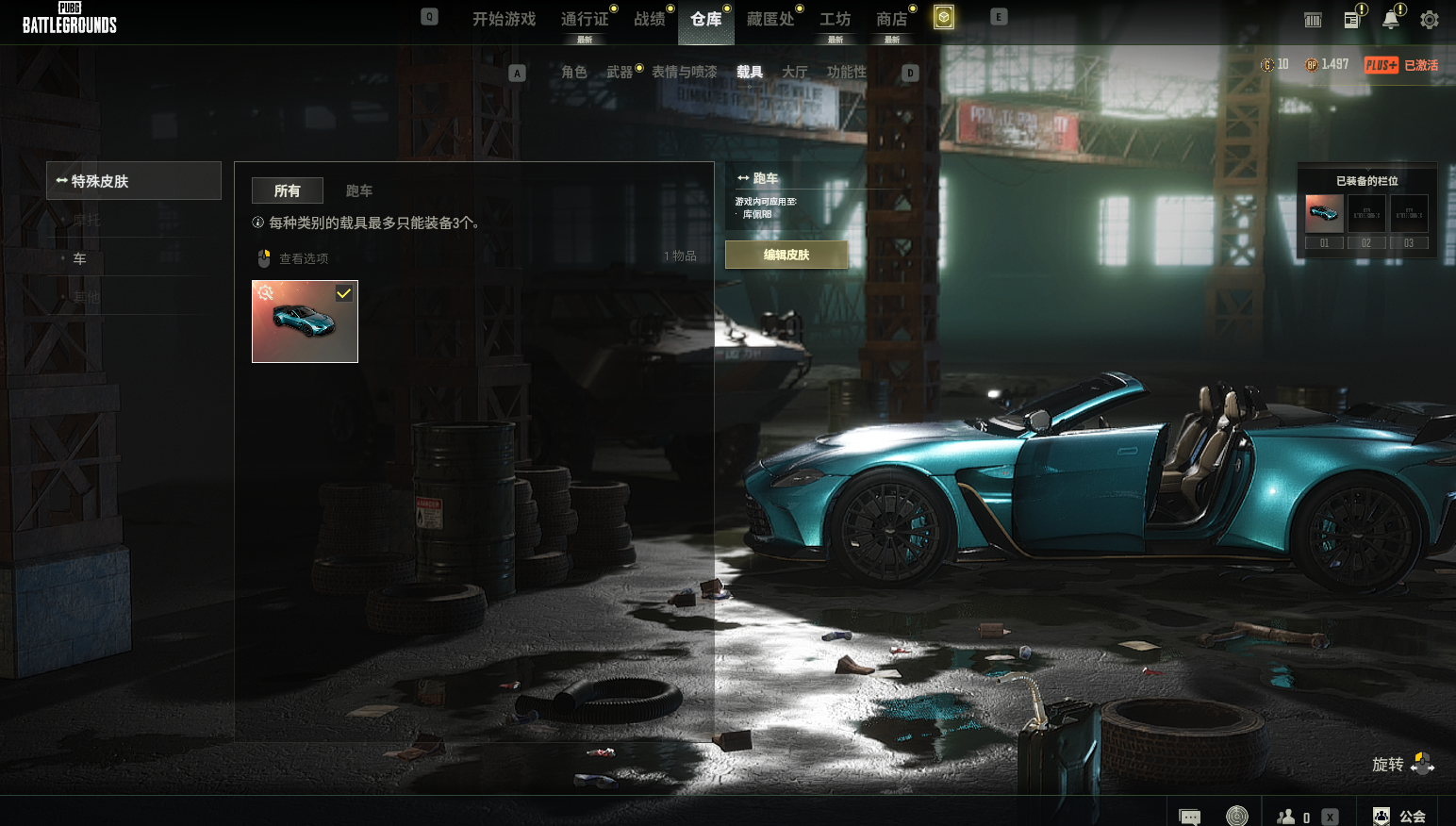Open the 商店 store tab
This screenshot has height=826, width=1456.
(891, 19)
